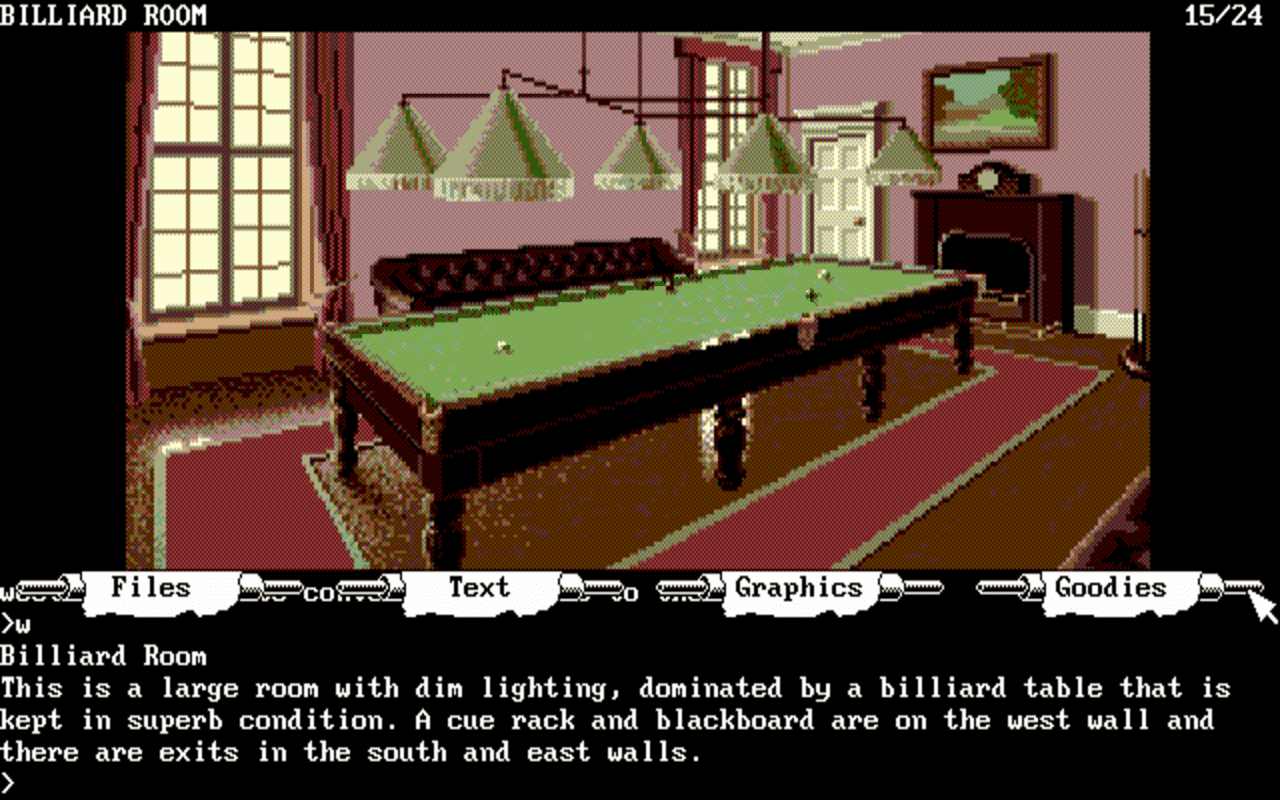Open the Goodies menu scroll

click(1110, 588)
